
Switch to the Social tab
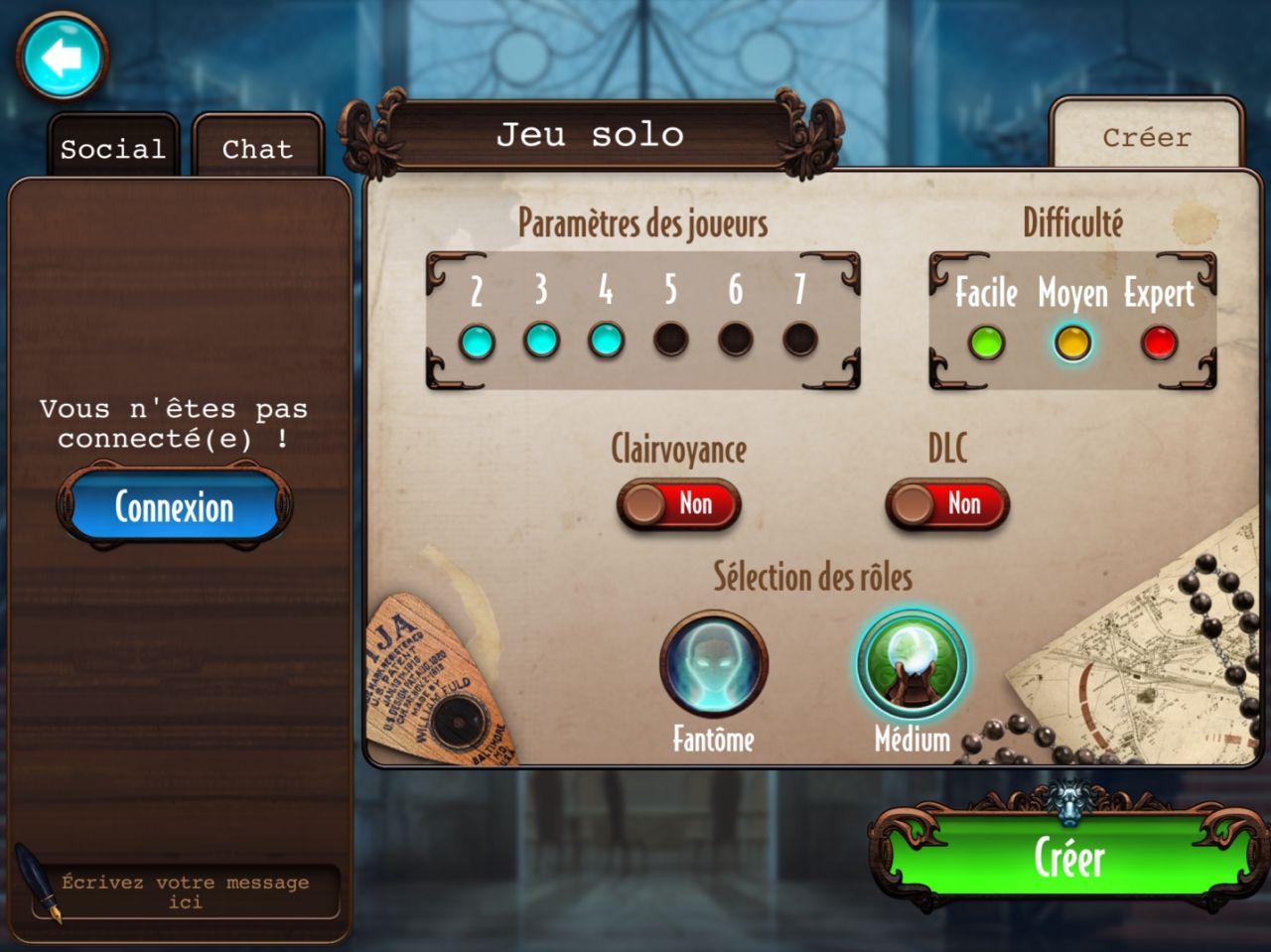coord(112,149)
